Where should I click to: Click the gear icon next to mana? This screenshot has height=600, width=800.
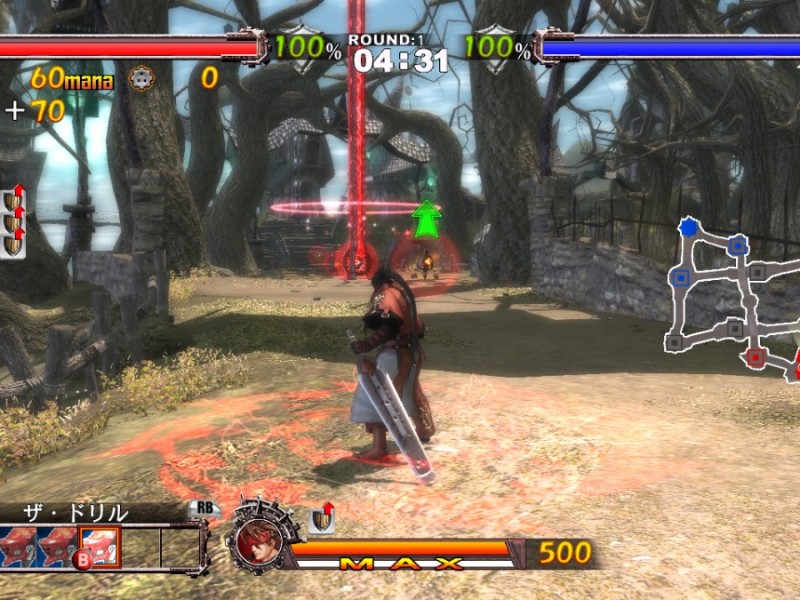pos(142,79)
